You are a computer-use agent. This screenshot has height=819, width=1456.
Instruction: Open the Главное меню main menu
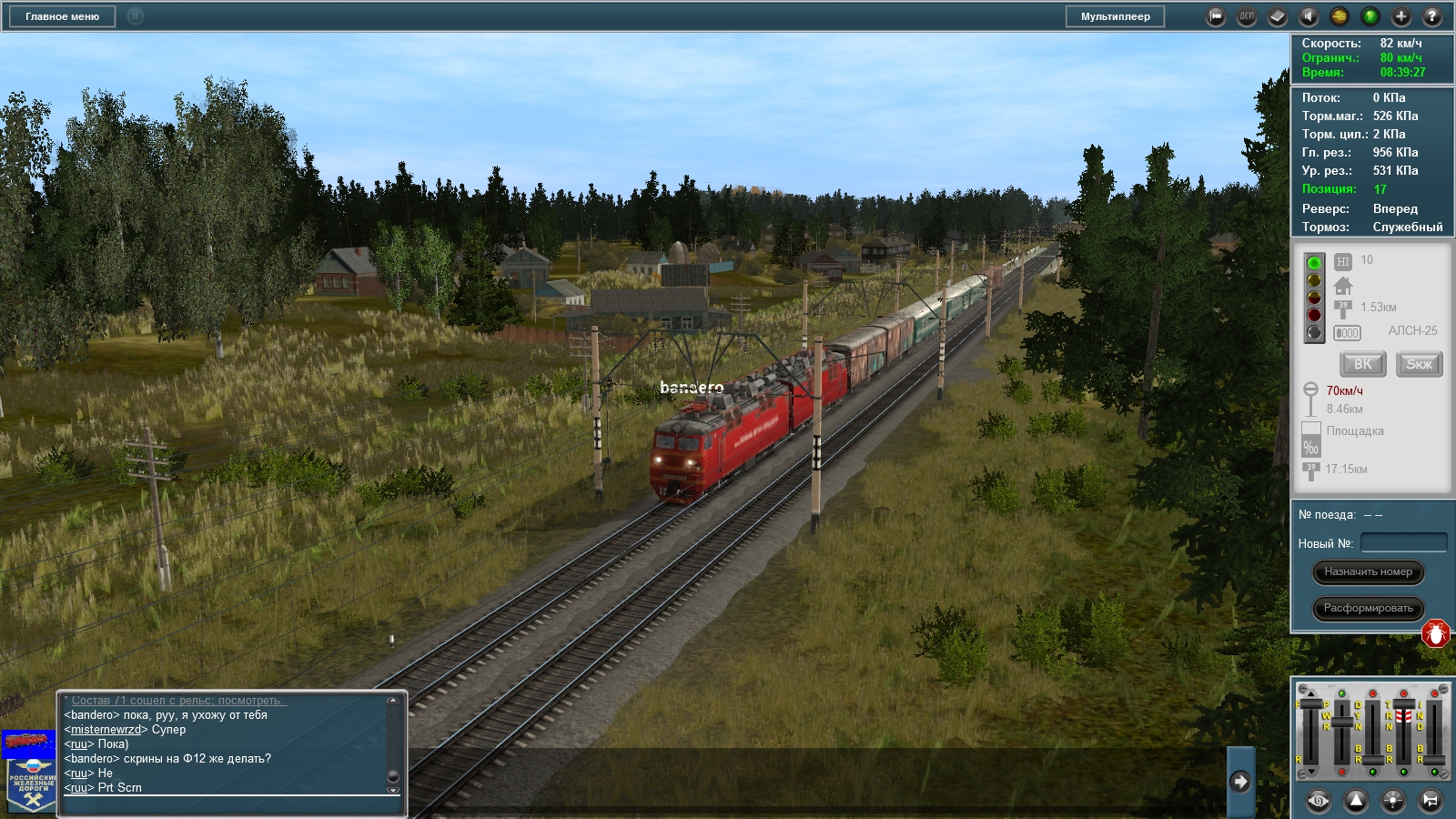[x=62, y=16]
